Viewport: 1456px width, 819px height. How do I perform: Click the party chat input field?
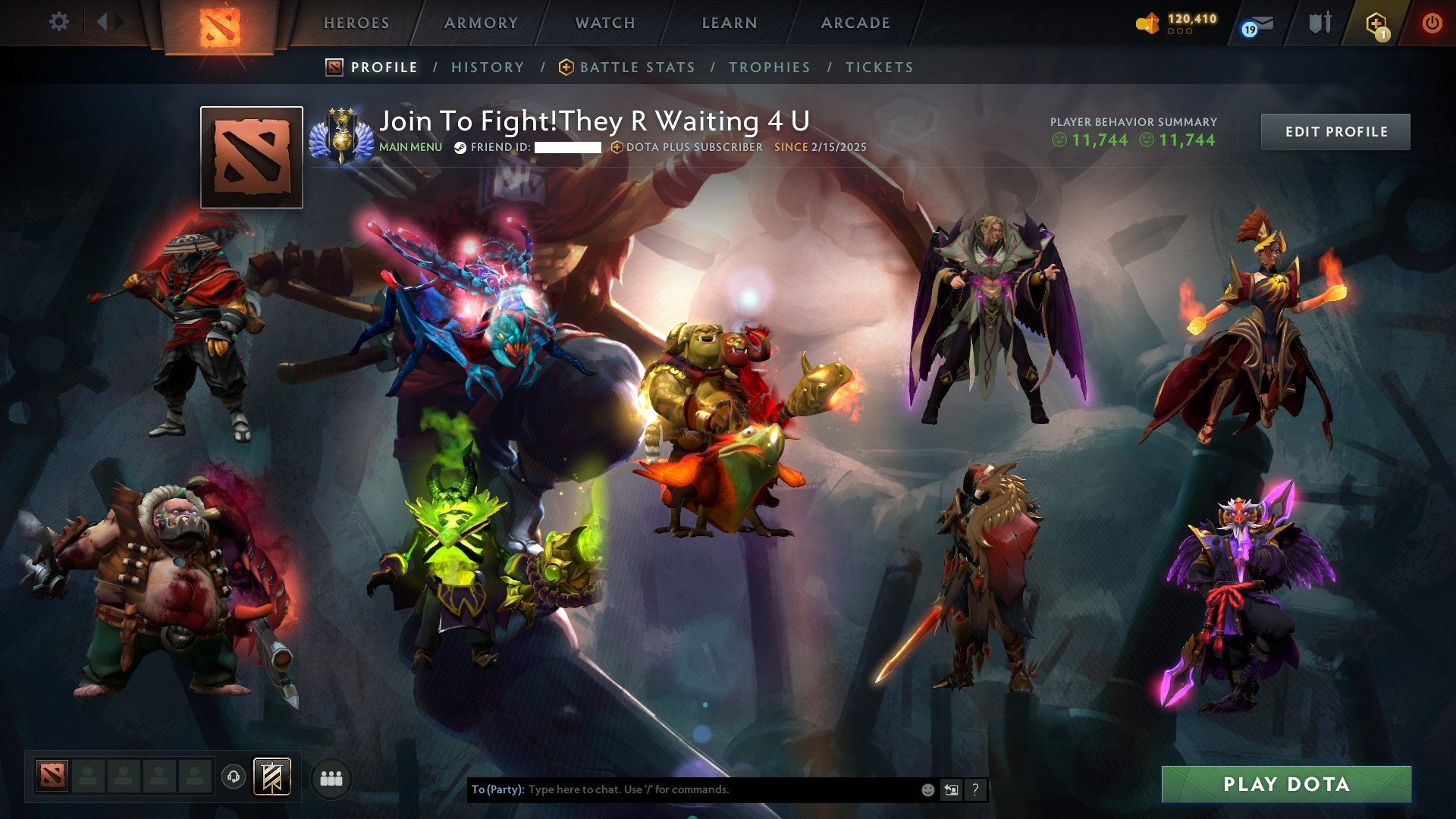[682, 789]
